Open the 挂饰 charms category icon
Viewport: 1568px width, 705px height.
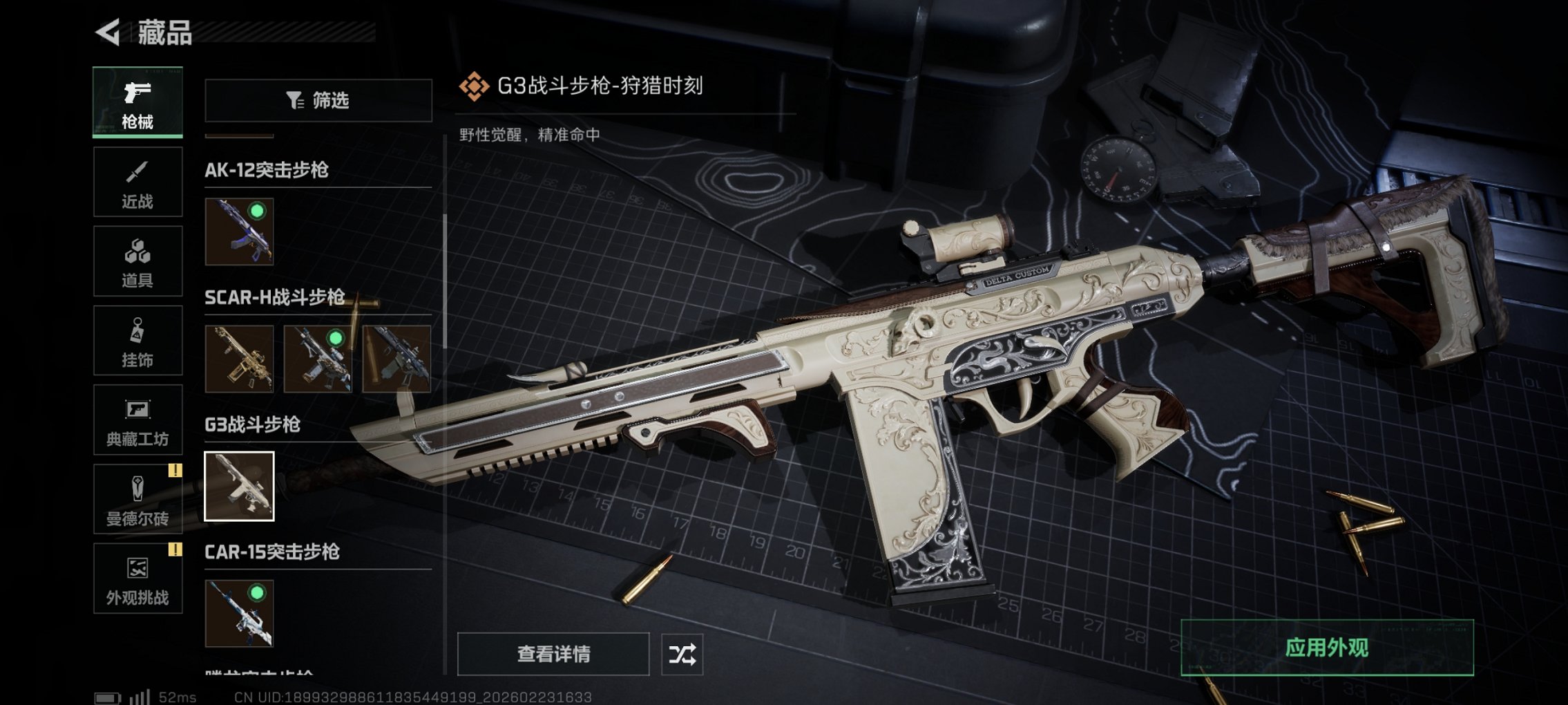coord(137,340)
